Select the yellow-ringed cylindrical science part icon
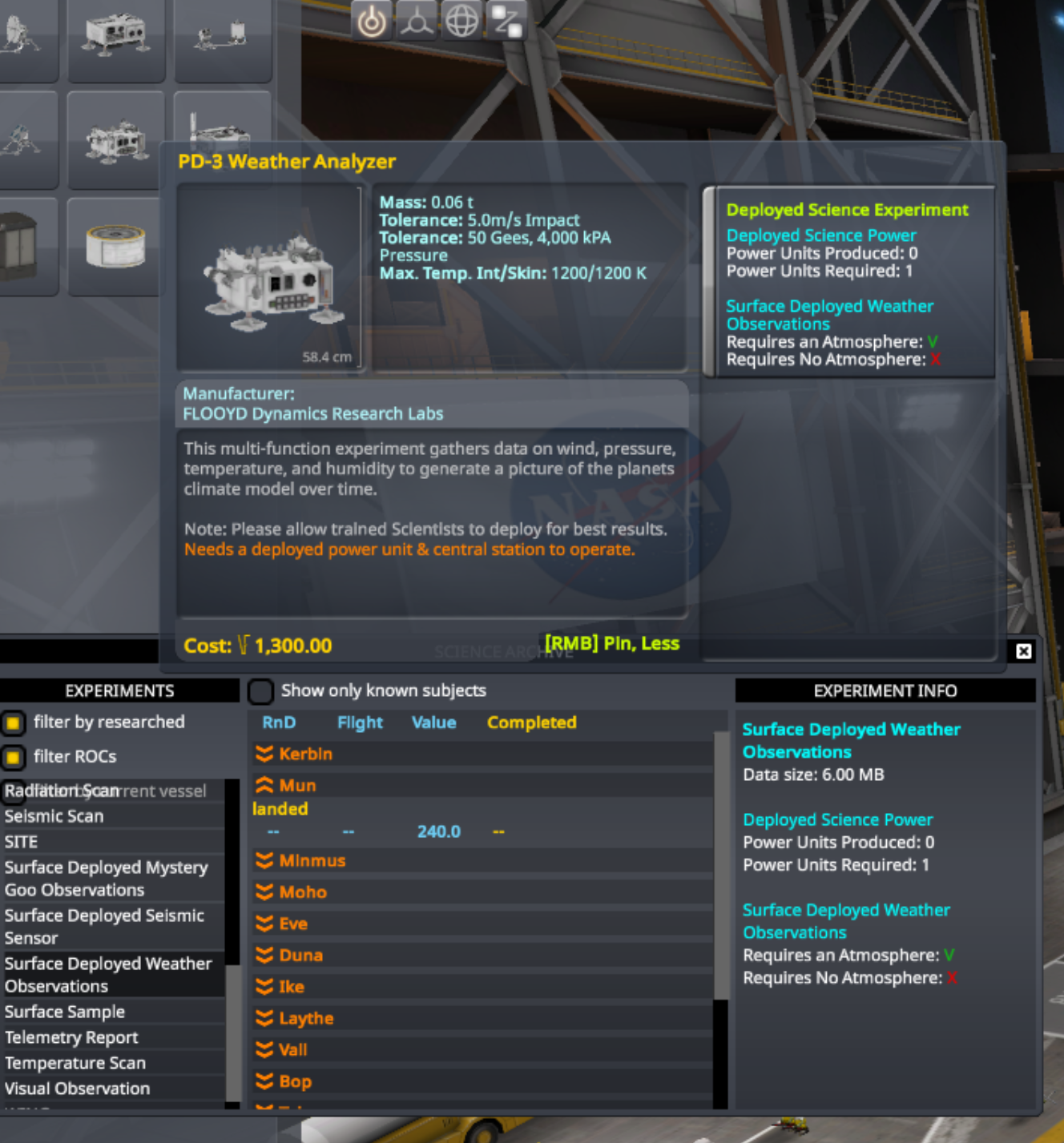This screenshot has height=1143, width=1064. click(115, 244)
